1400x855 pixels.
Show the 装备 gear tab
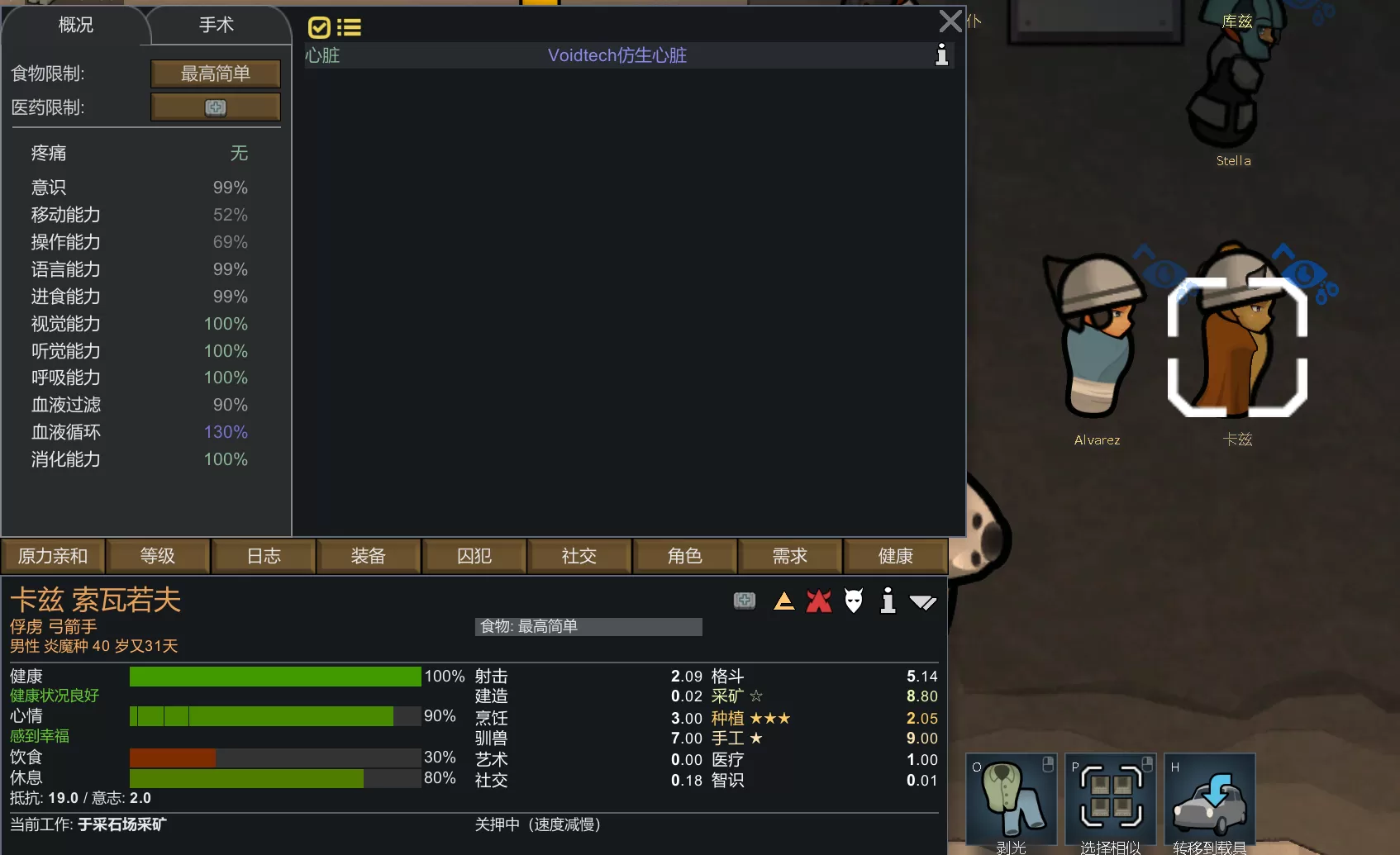coord(369,556)
